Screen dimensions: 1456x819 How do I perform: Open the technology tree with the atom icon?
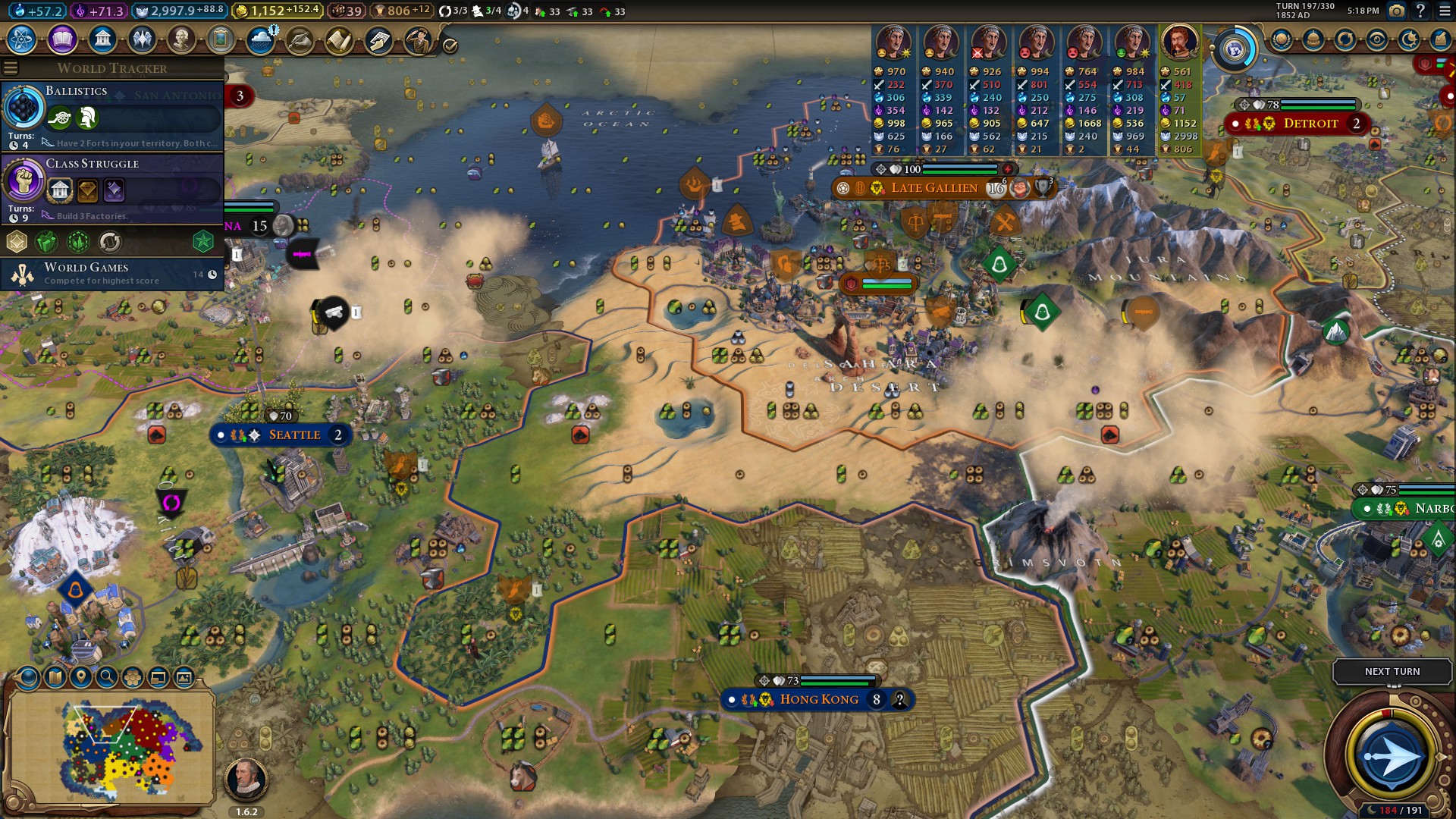click(x=22, y=39)
